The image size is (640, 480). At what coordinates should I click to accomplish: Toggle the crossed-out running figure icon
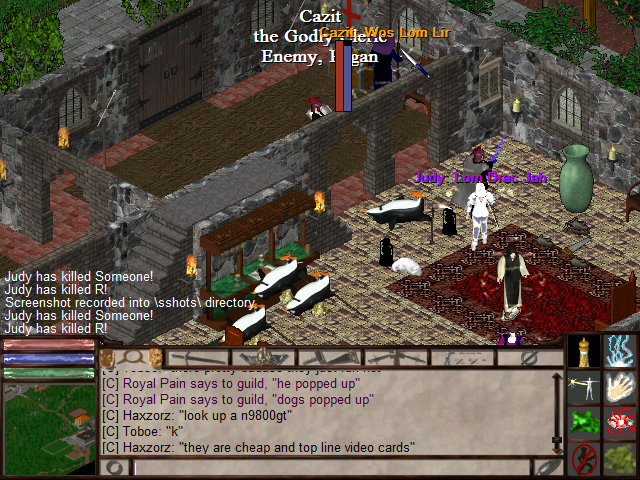pyautogui.click(x=584, y=459)
